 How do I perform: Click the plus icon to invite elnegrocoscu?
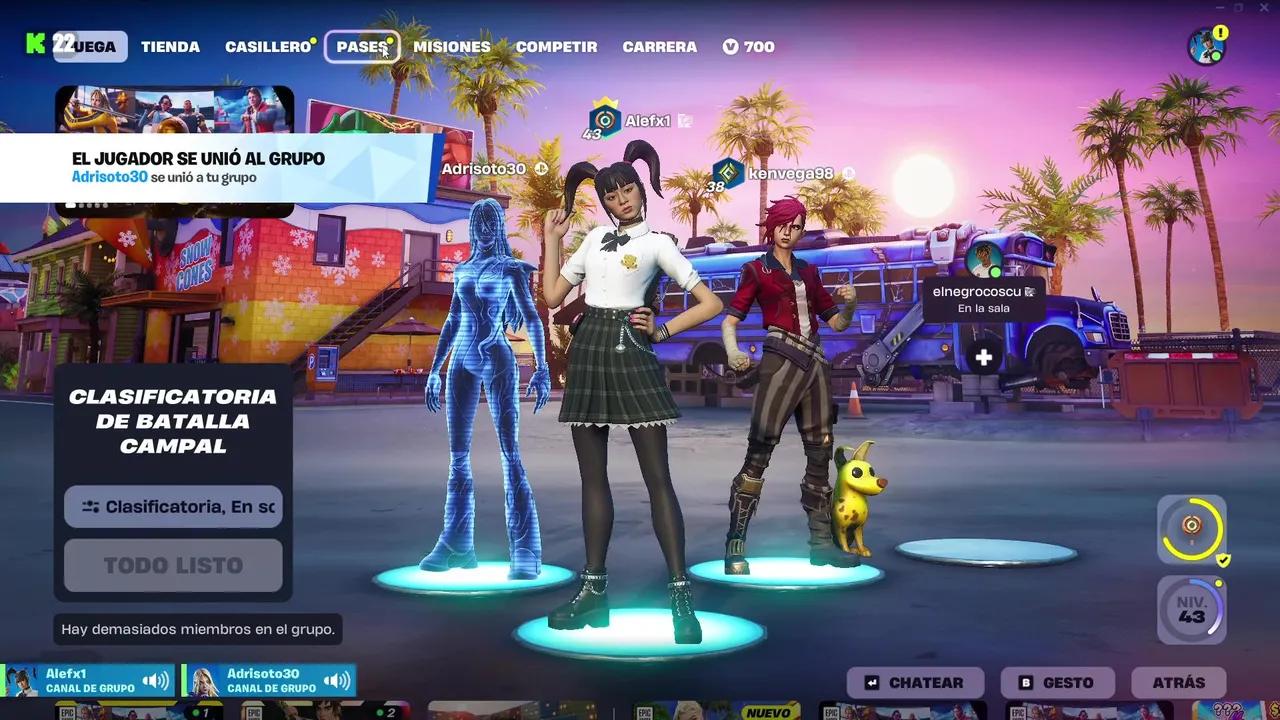pos(984,356)
